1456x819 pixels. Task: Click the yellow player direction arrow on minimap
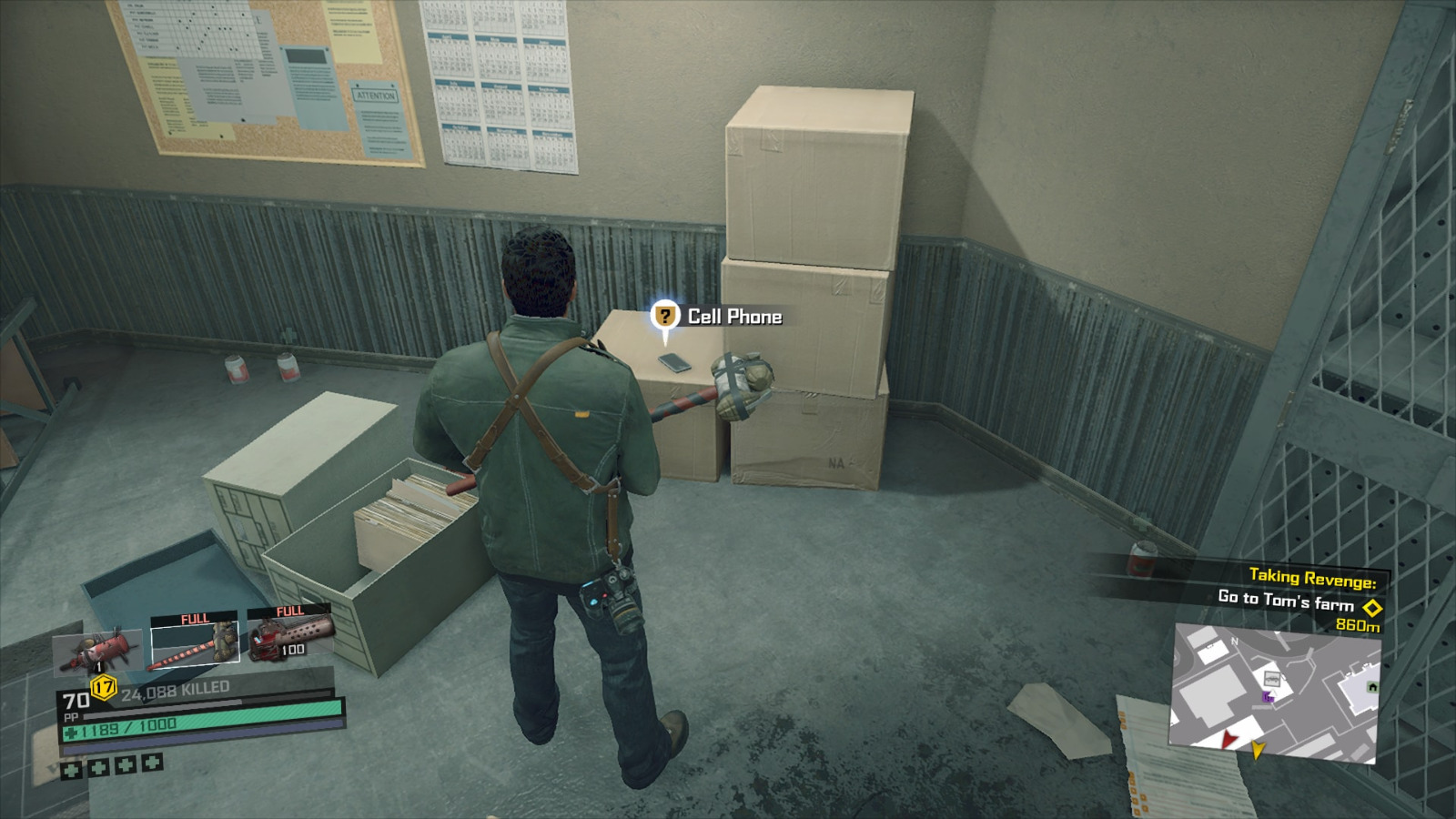(1258, 749)
